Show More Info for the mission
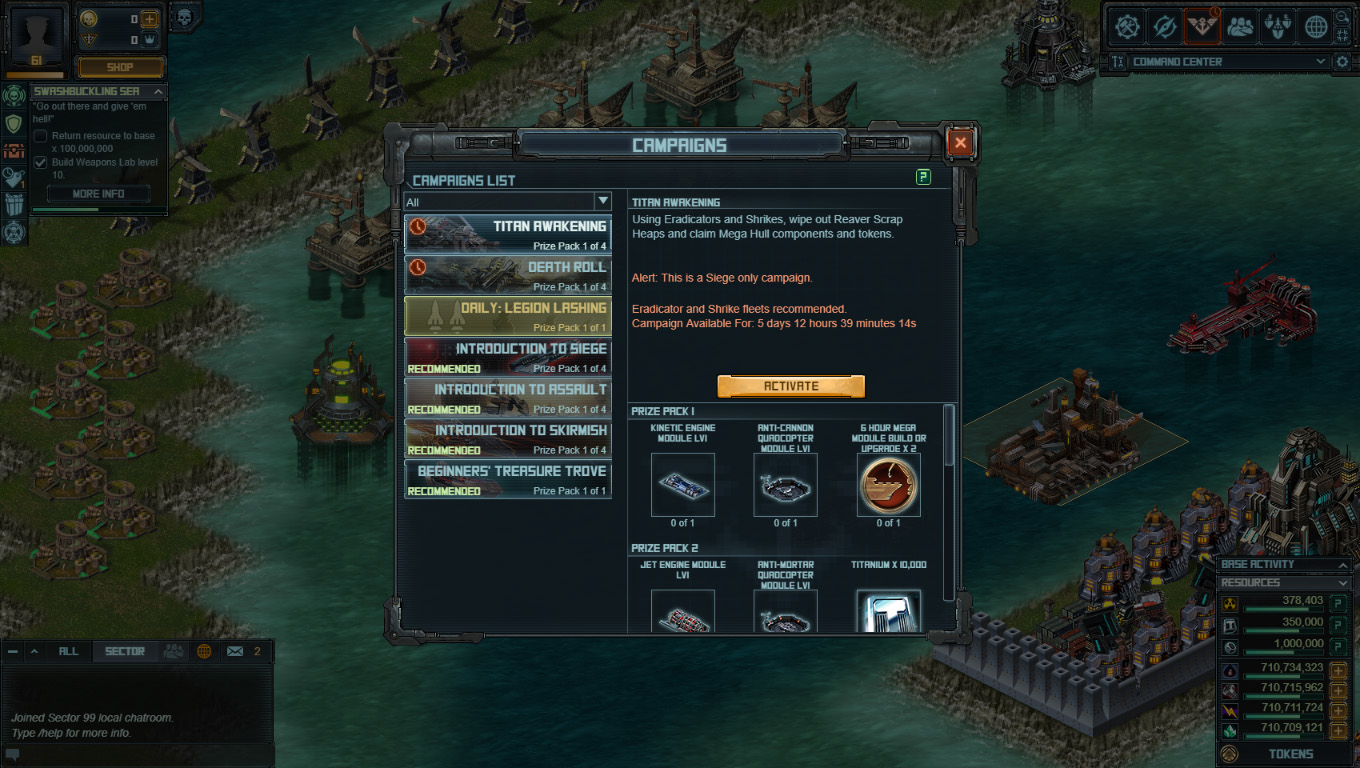This screenshot has width=1360, height=768. 98,194
